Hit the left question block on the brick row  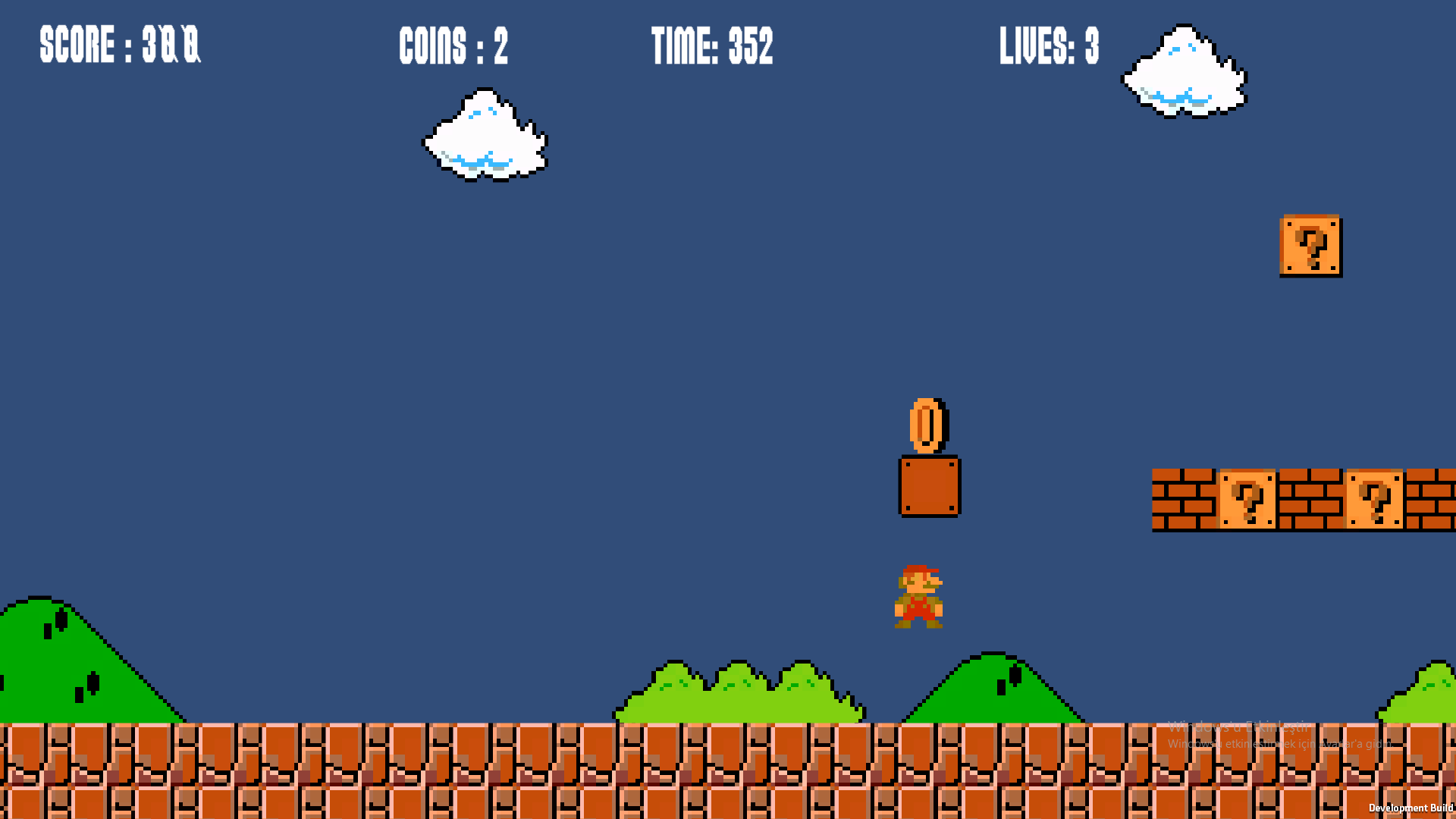click(x=1246, y=500)
